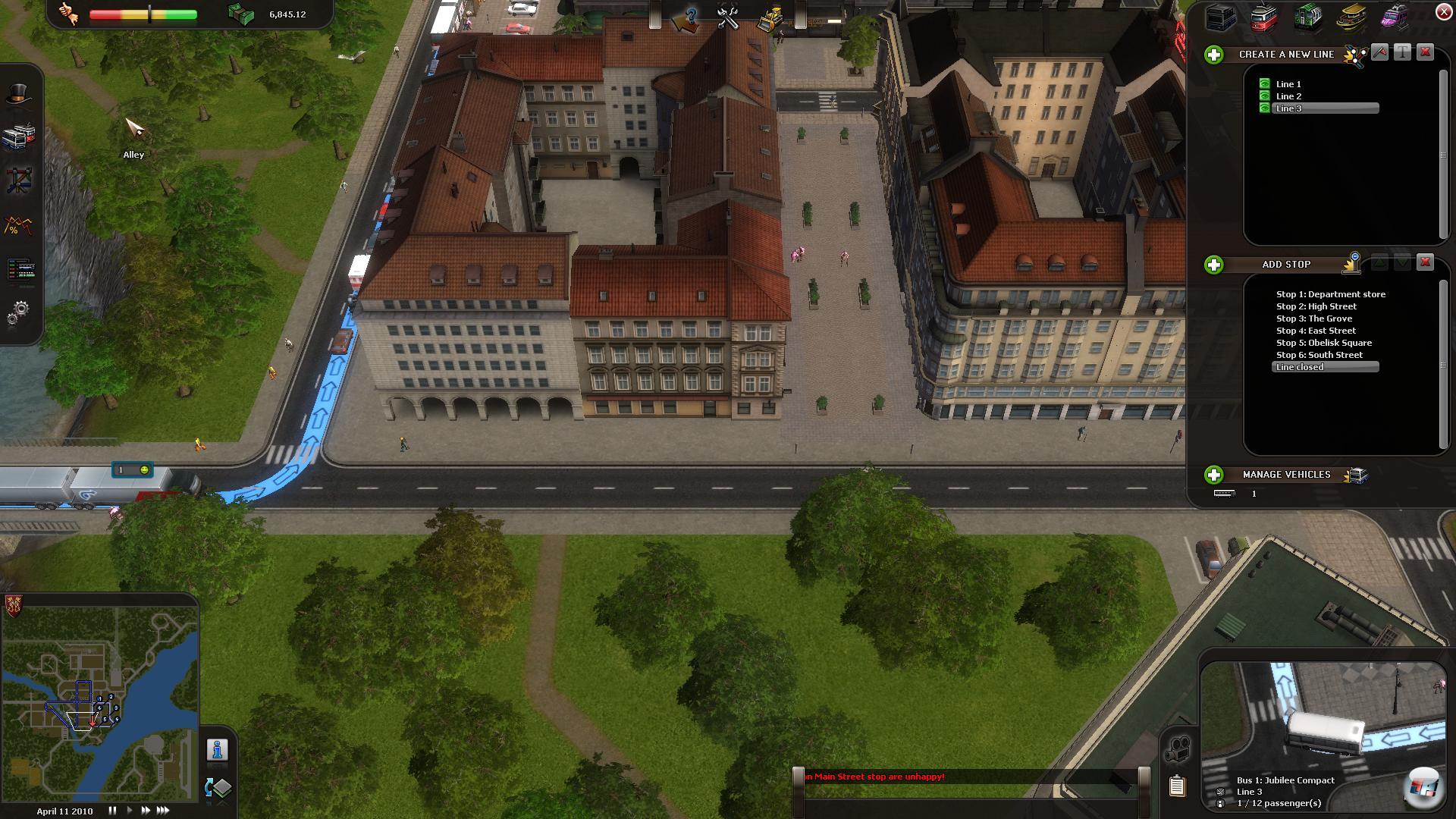1456x819 pixels.
Task: Open the statistics graph percent icon
Action: (19, 225)
